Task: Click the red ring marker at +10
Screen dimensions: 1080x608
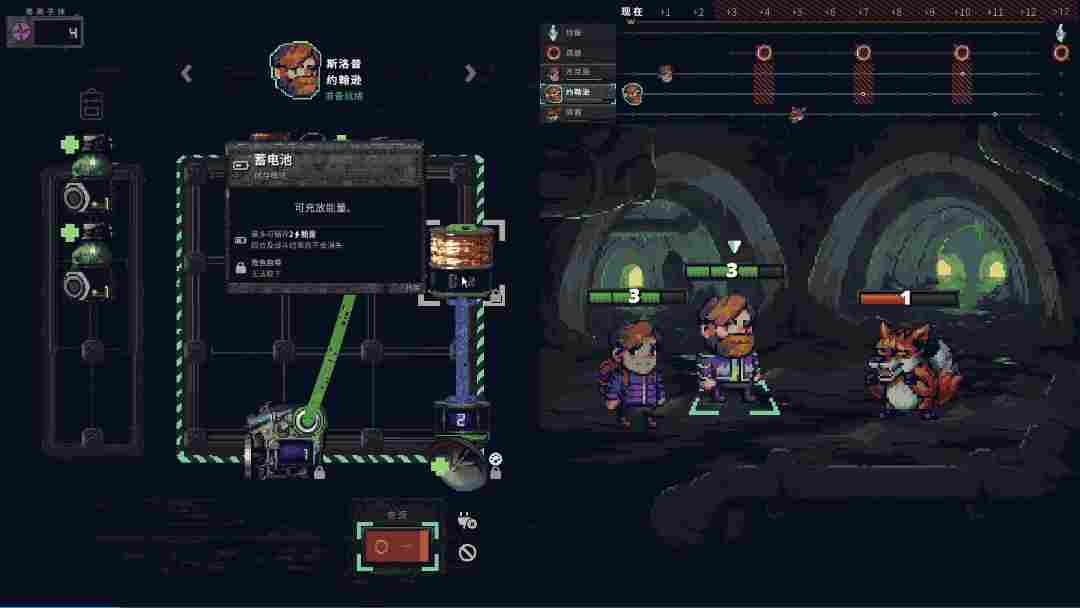Action: tap(962, 53)
